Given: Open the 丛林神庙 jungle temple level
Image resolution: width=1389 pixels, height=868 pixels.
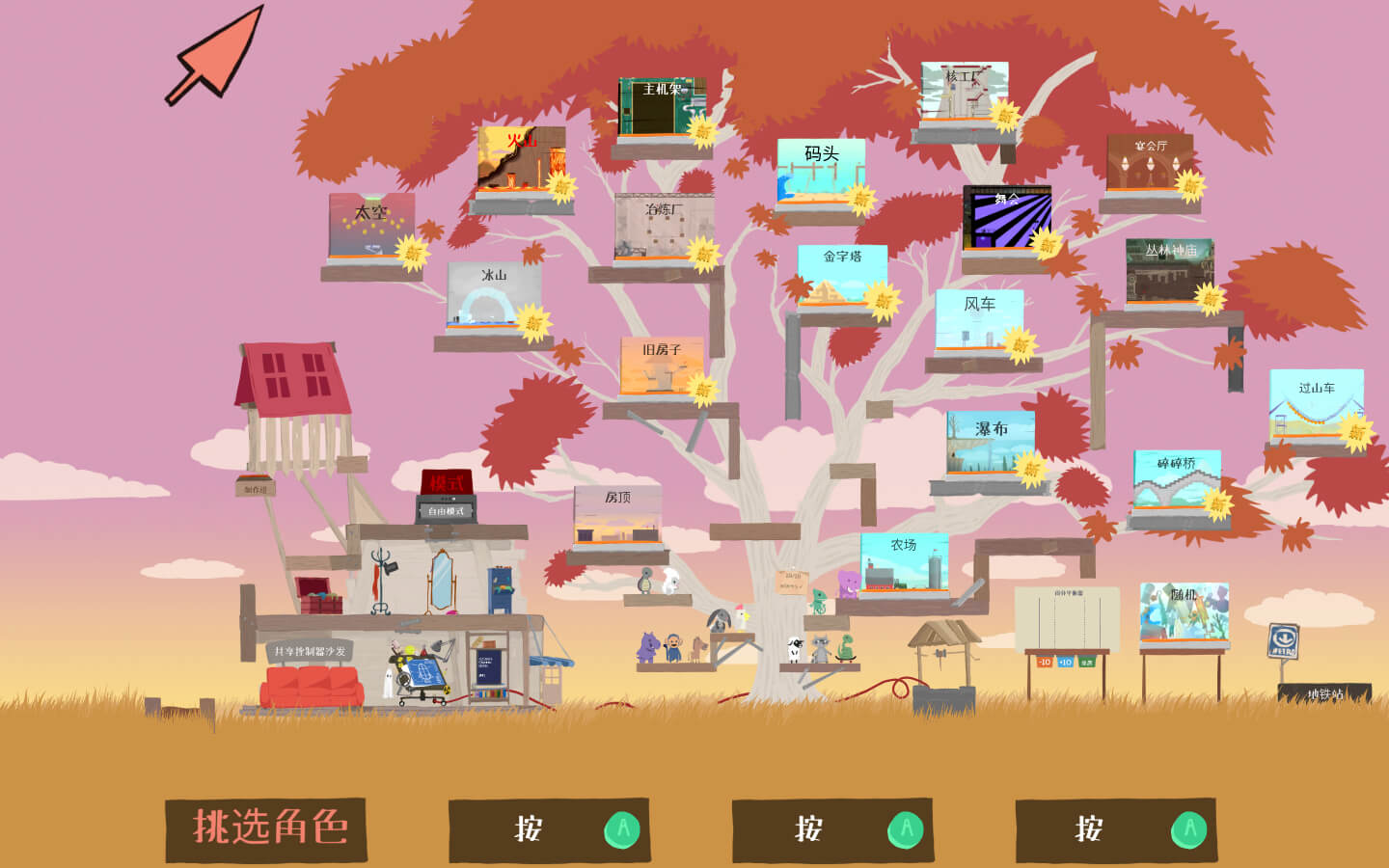Looking at the screenshot, I should [1169, 272].
